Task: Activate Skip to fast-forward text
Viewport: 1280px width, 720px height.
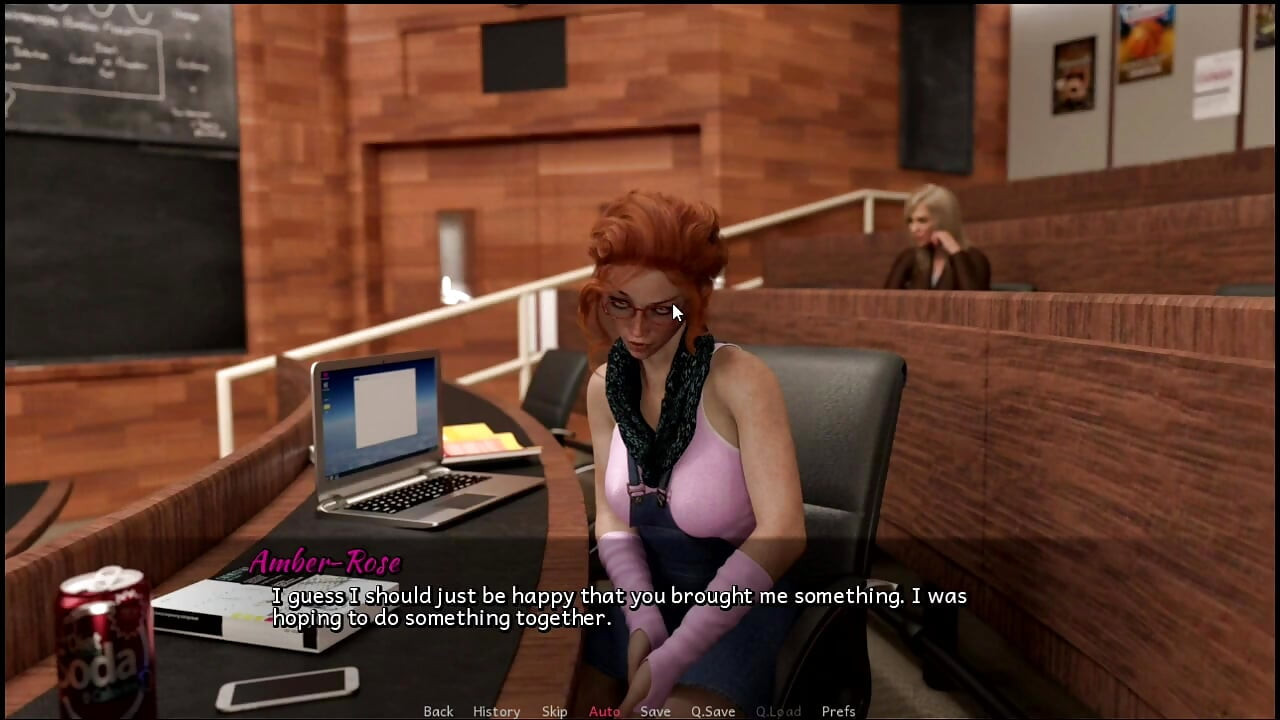Action: click(x=556, y=711)
